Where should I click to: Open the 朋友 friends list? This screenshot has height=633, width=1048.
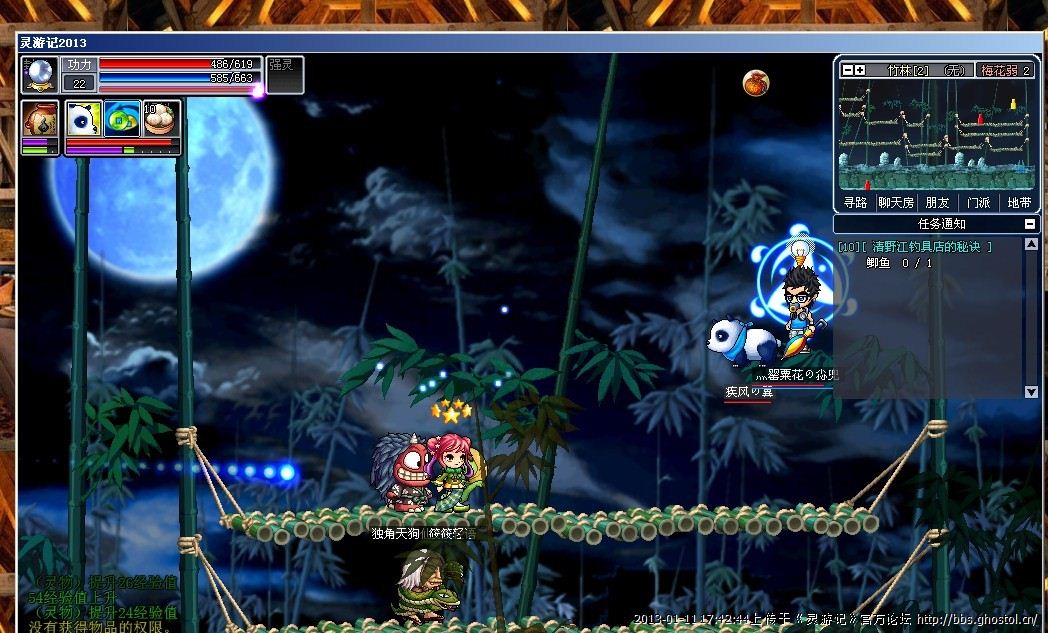point(937,202)
